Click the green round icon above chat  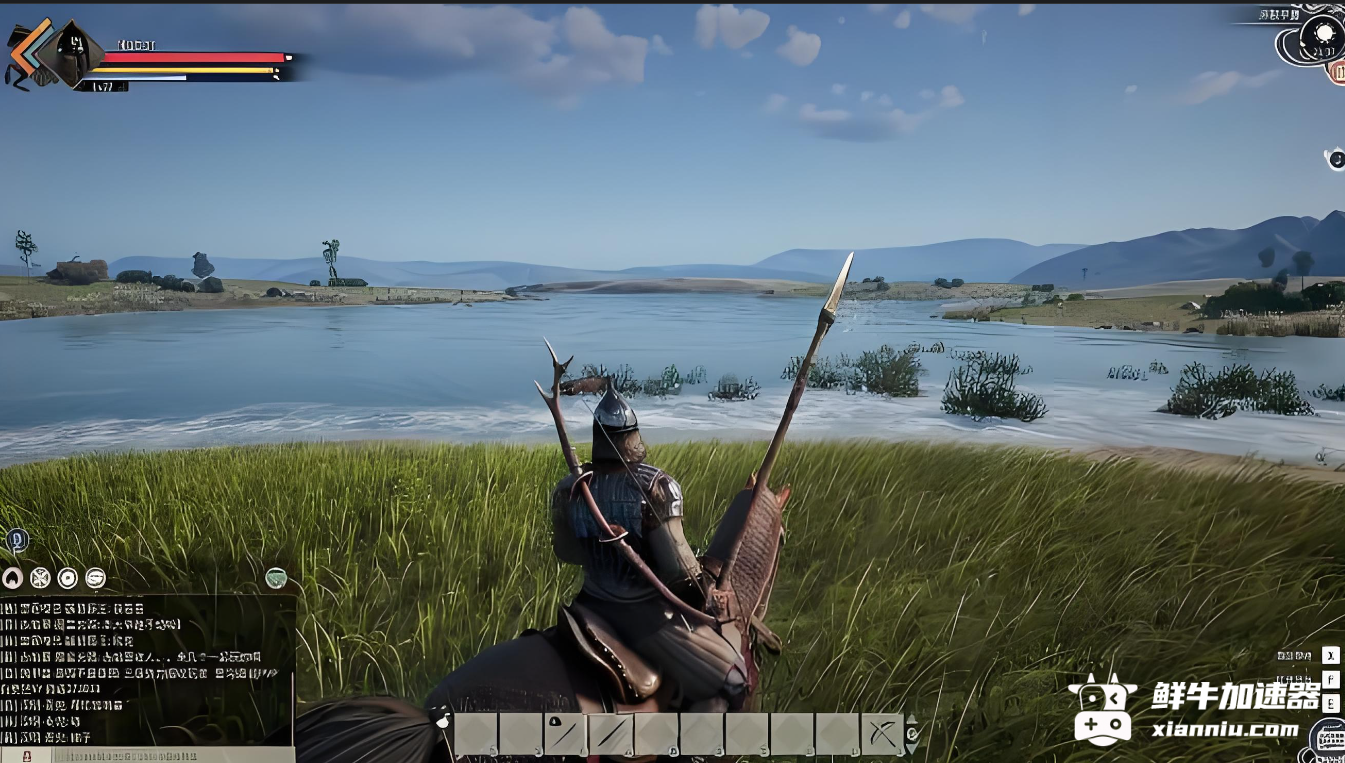tap(276, 577)
